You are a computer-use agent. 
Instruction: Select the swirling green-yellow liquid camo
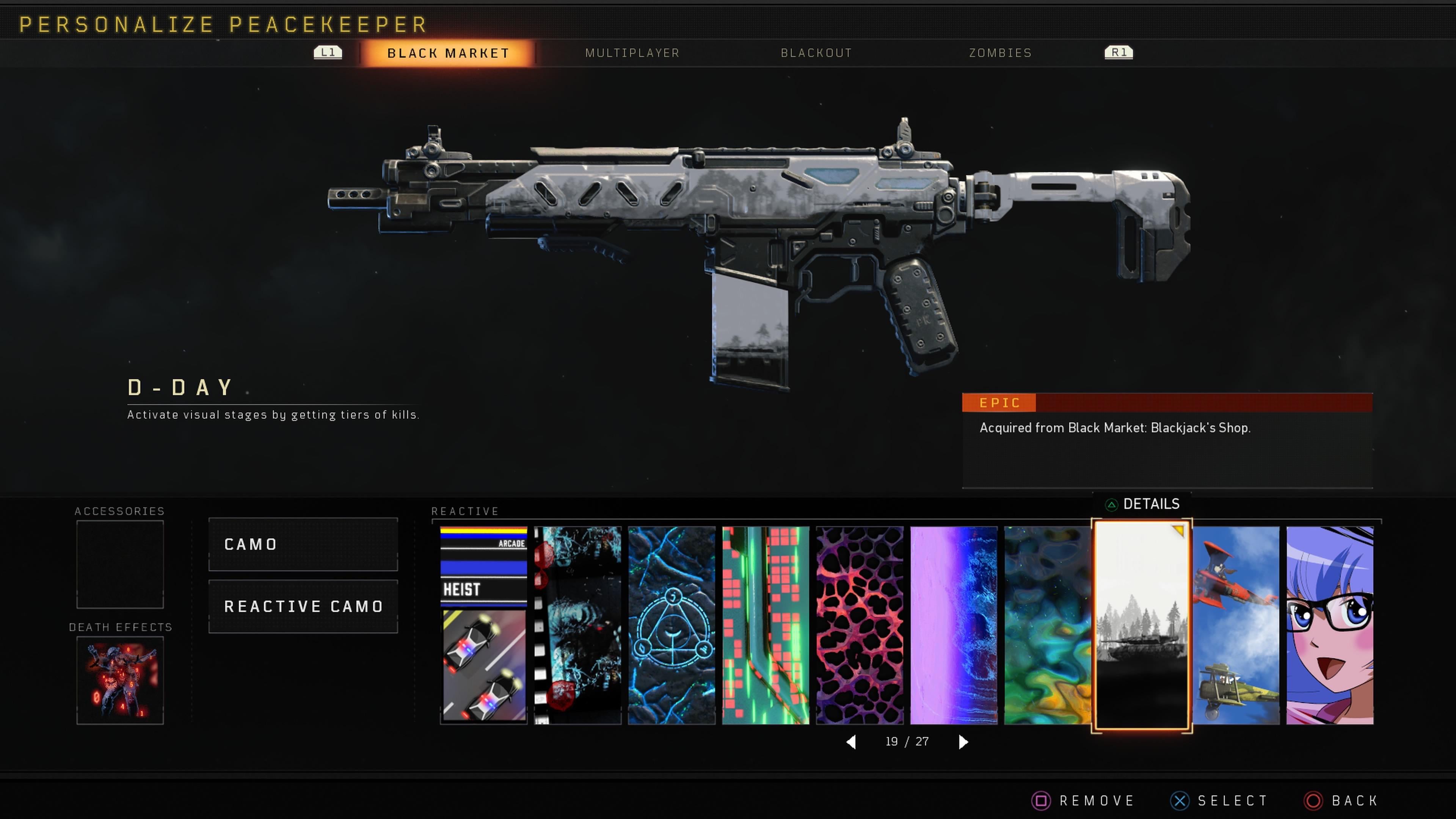(x=1047, y=625)
